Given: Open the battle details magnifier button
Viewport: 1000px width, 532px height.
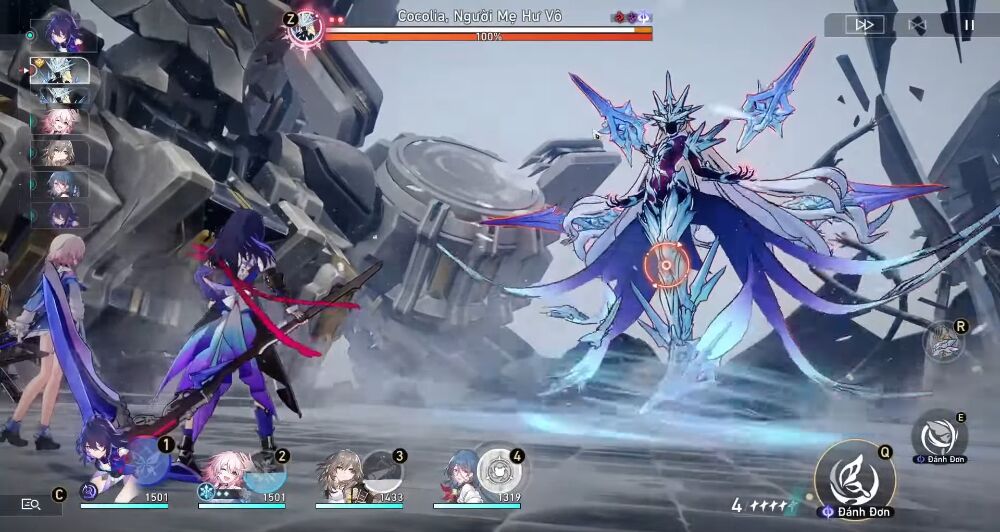Looking at the screenshot, I should [30, 505].
